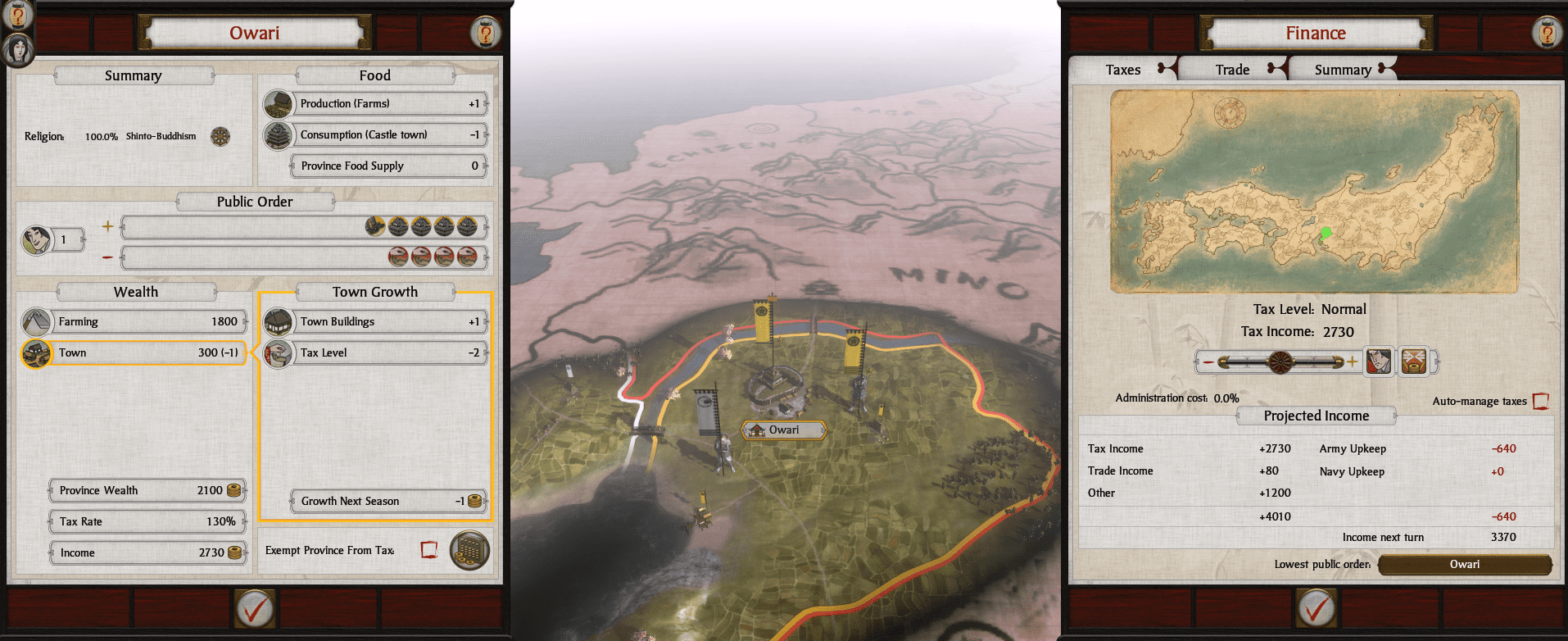Open the advisor portrait icon
The width and height of the screenshot is (1568, 641).
pos(18,51)
